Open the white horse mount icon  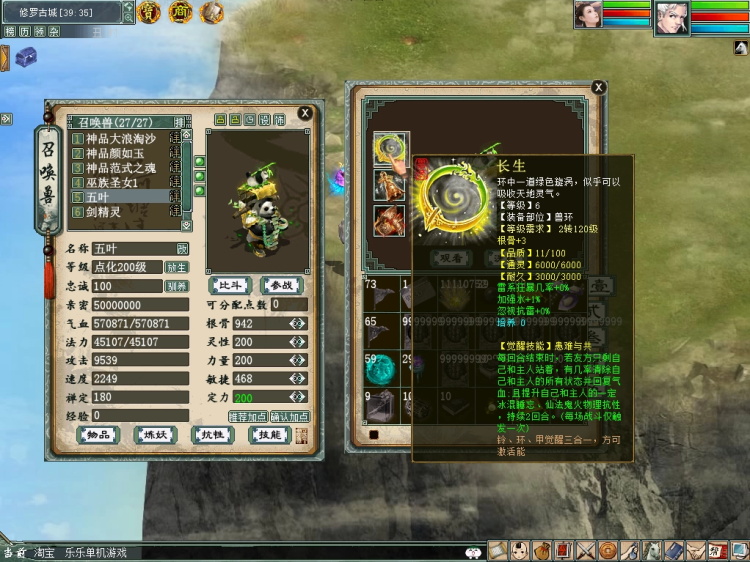click(x=652, y=550)
